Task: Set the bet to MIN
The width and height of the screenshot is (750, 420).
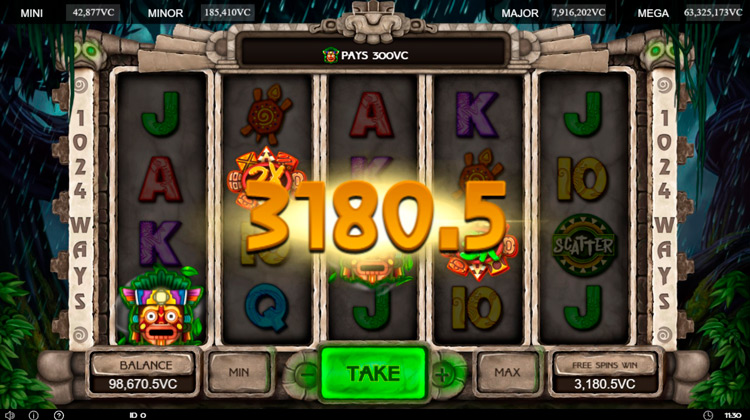Action: click(238, 372)
